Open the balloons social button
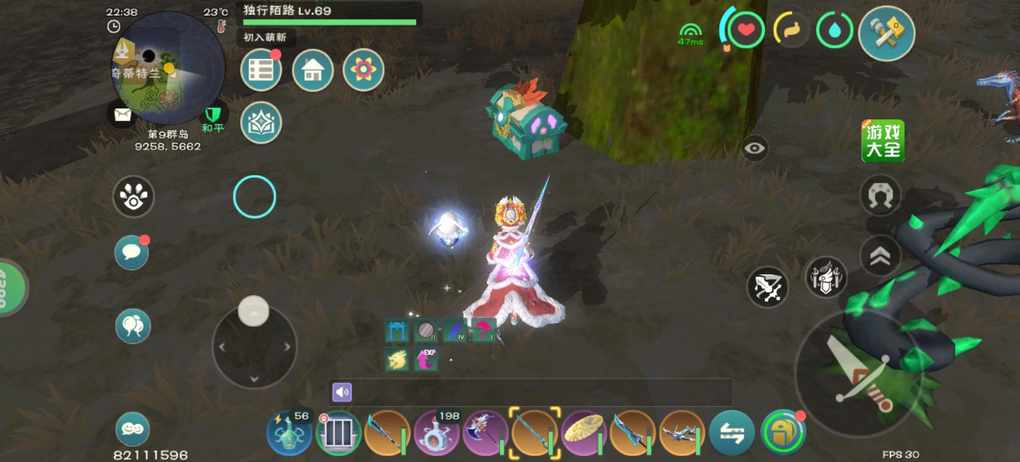The width and height of the screenshot is (1020, 462). (132, 325)
